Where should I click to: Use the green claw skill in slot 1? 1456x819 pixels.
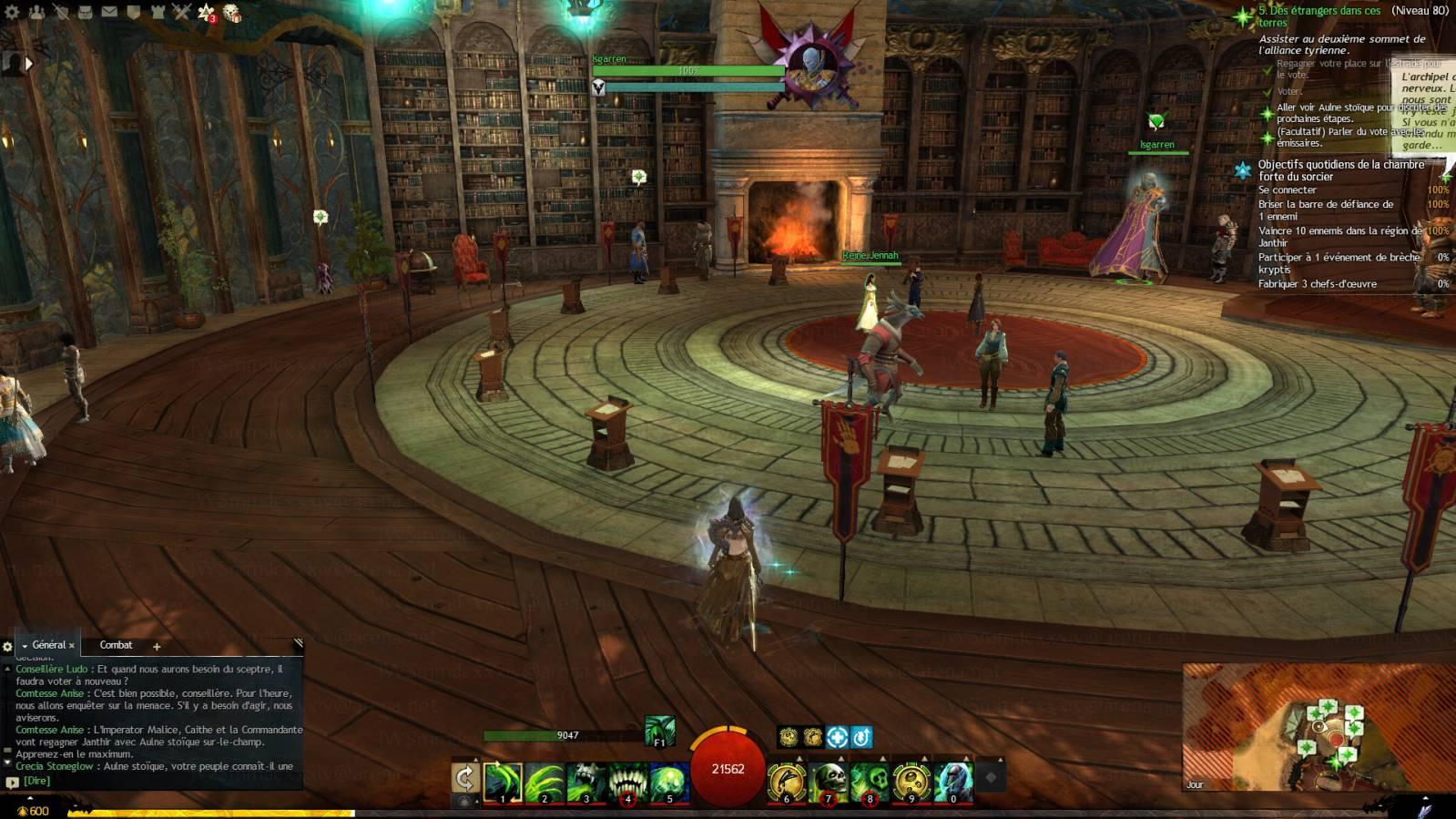click(502, 783)
